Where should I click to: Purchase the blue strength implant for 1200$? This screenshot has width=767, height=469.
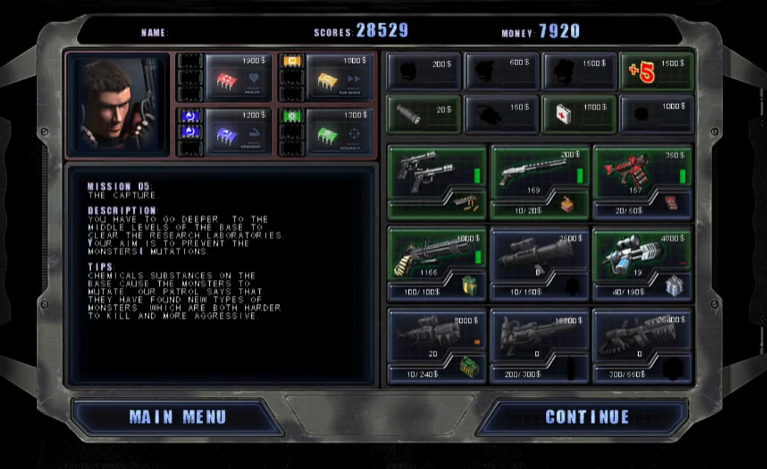238,130
